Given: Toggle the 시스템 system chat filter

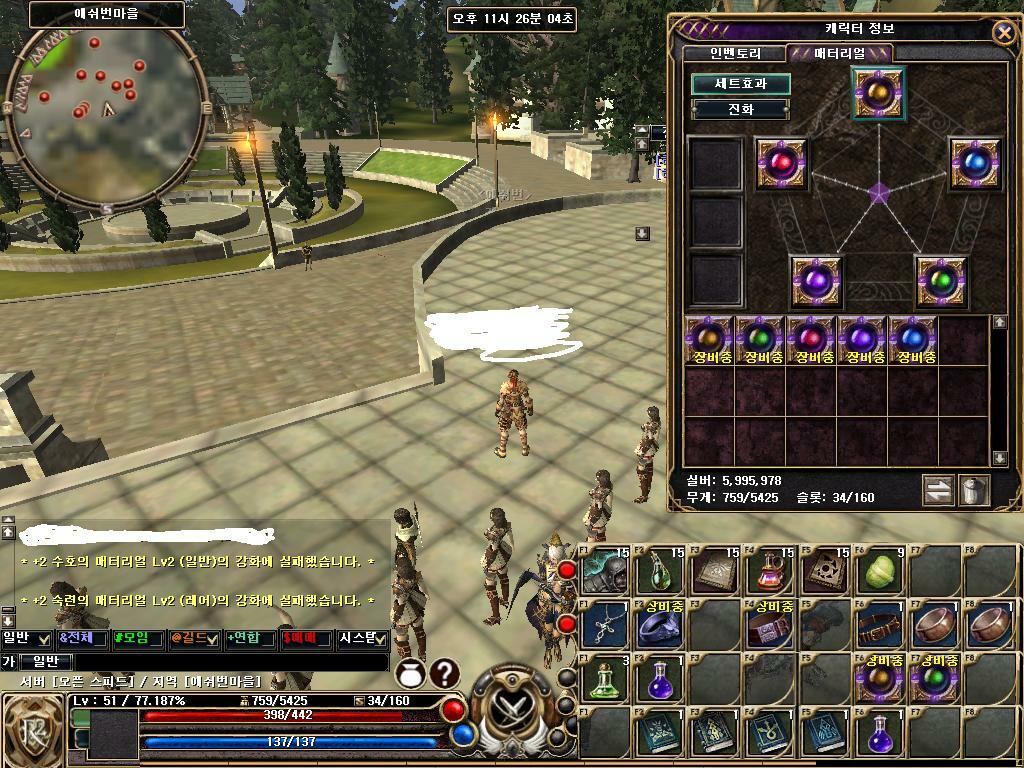Looking at the screenshot, I should tap(362, 638).
